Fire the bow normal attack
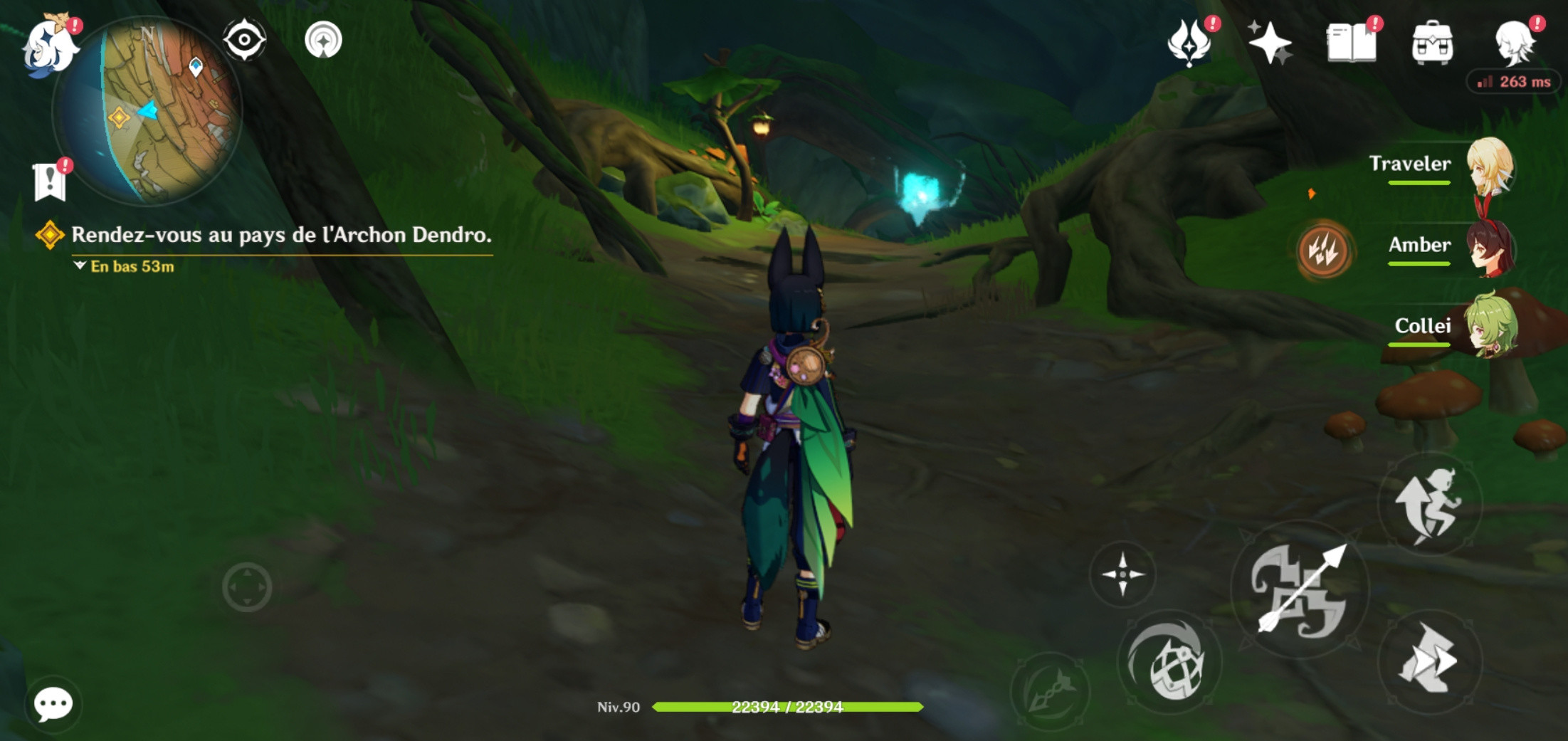Screen dimensions: 1568x741 [x=1300, y=589]
